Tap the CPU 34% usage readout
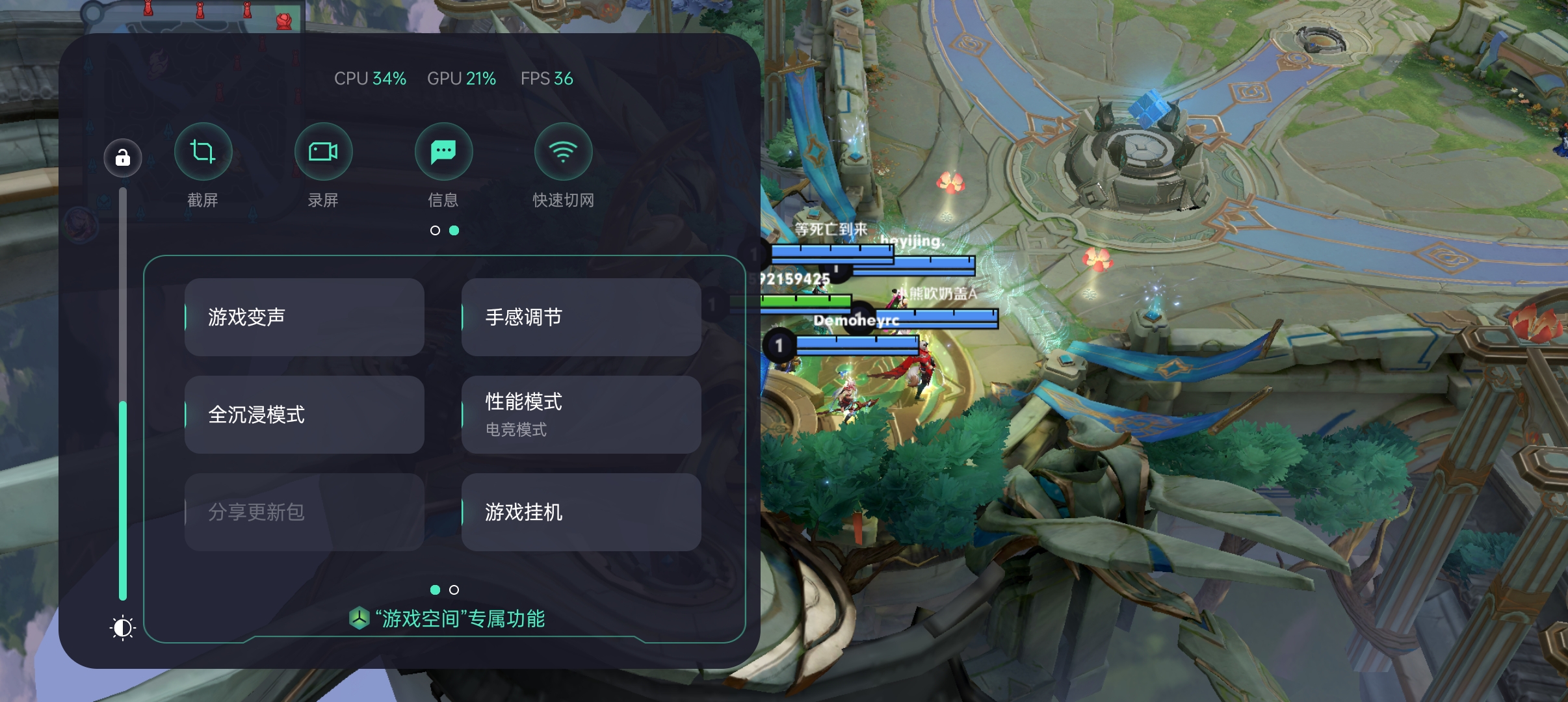This screenshot has height=702, width=1568. coord(370,78)
